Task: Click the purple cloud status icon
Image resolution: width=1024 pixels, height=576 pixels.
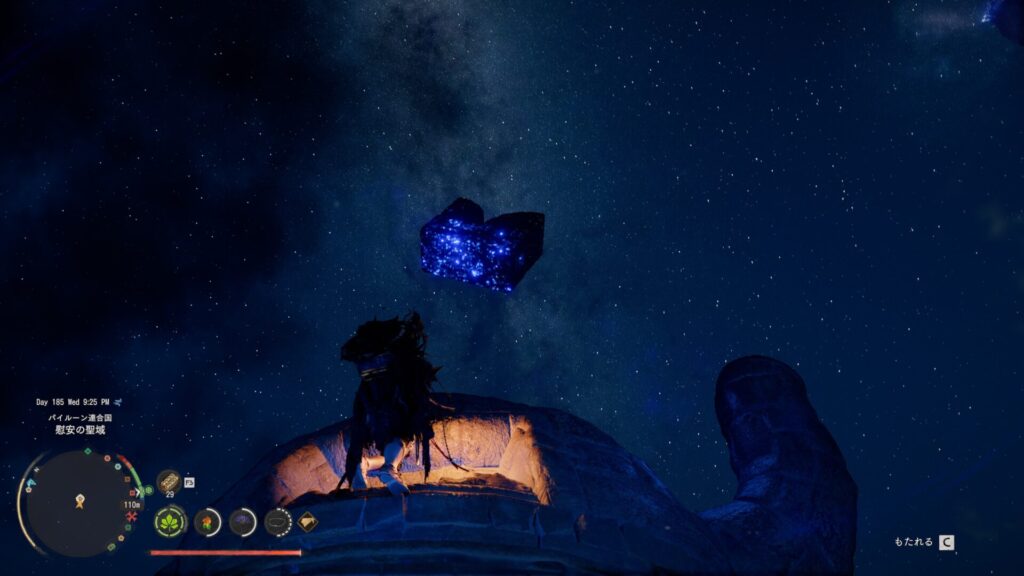Action: click(242, 522)
